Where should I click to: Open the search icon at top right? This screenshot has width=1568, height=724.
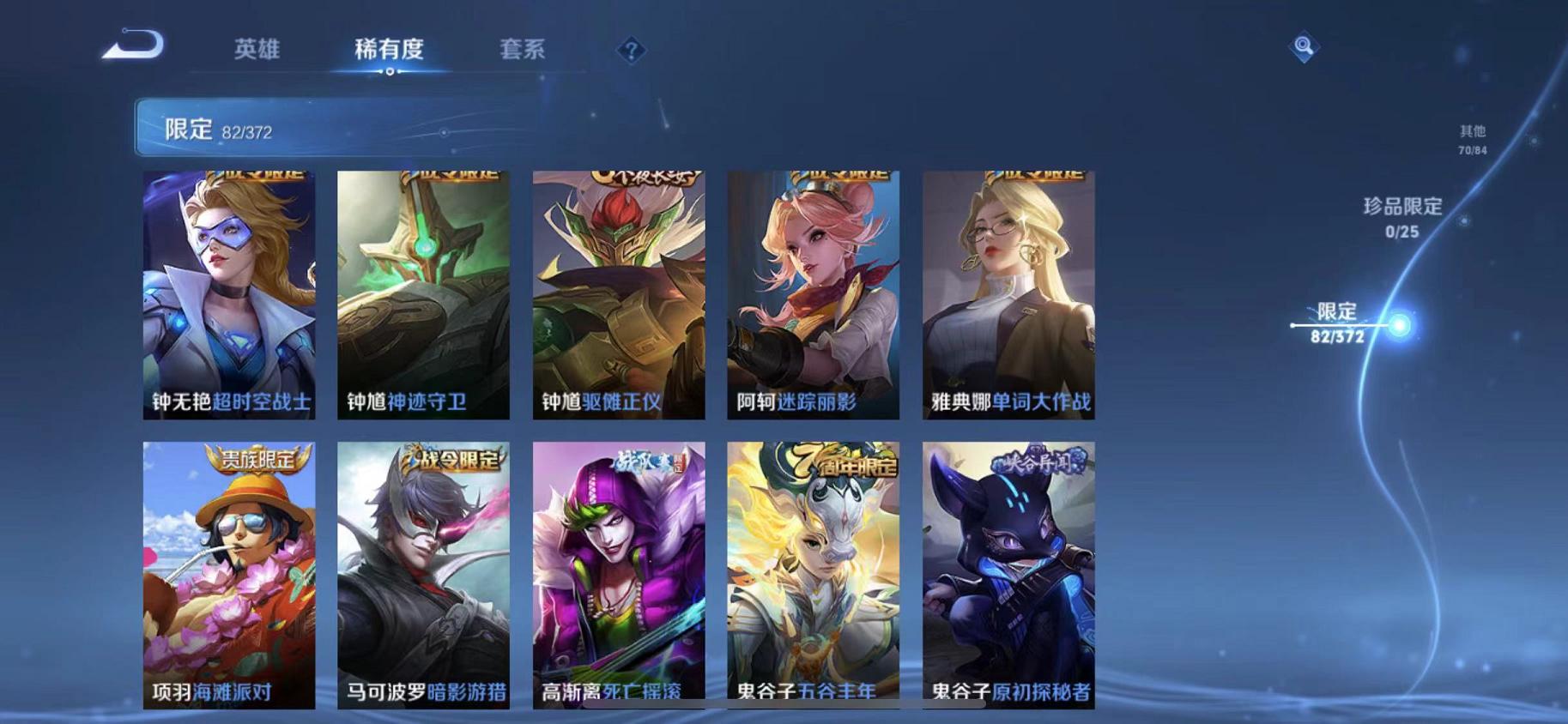pyautogui.click(x=1302, y=49)
